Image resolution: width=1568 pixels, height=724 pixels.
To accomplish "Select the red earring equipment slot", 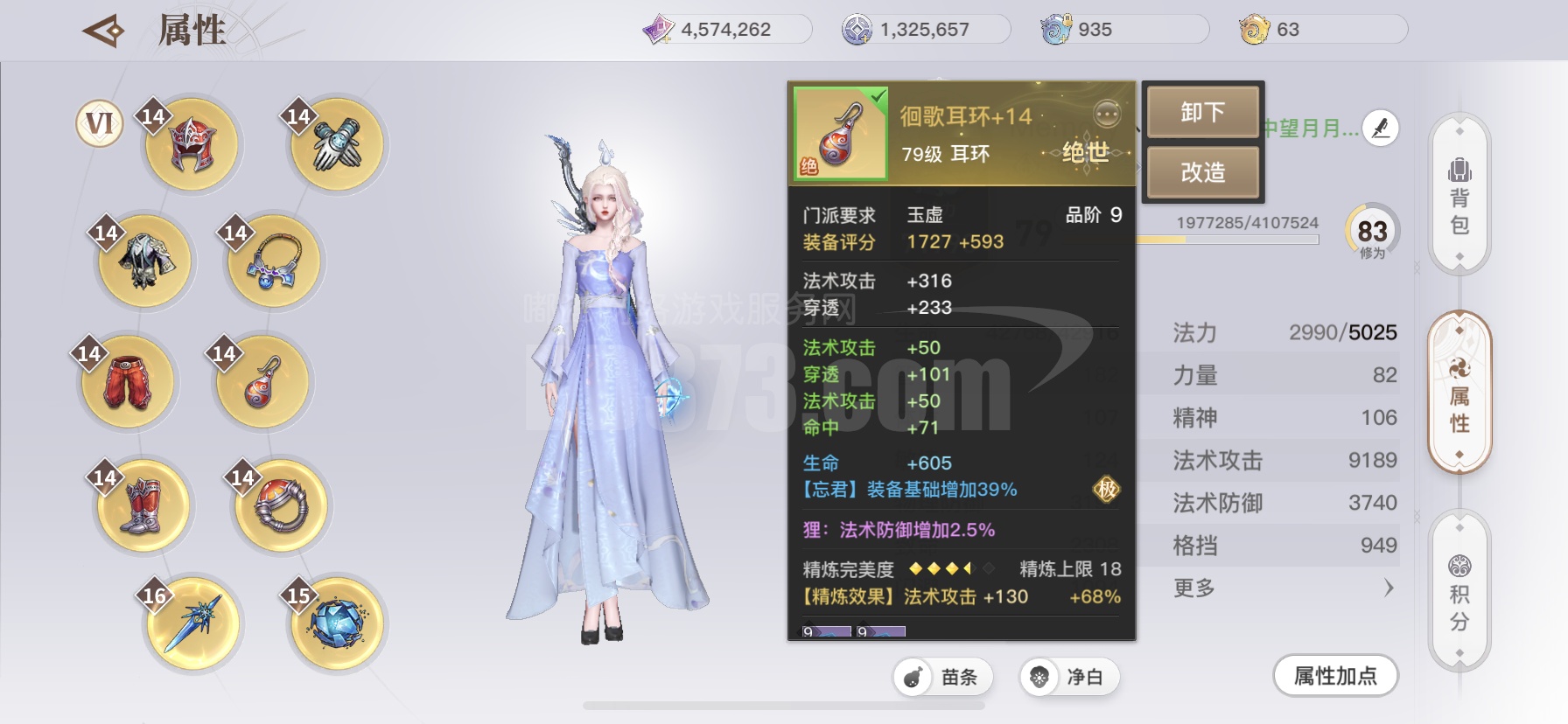I will click(x=262, y=382).
